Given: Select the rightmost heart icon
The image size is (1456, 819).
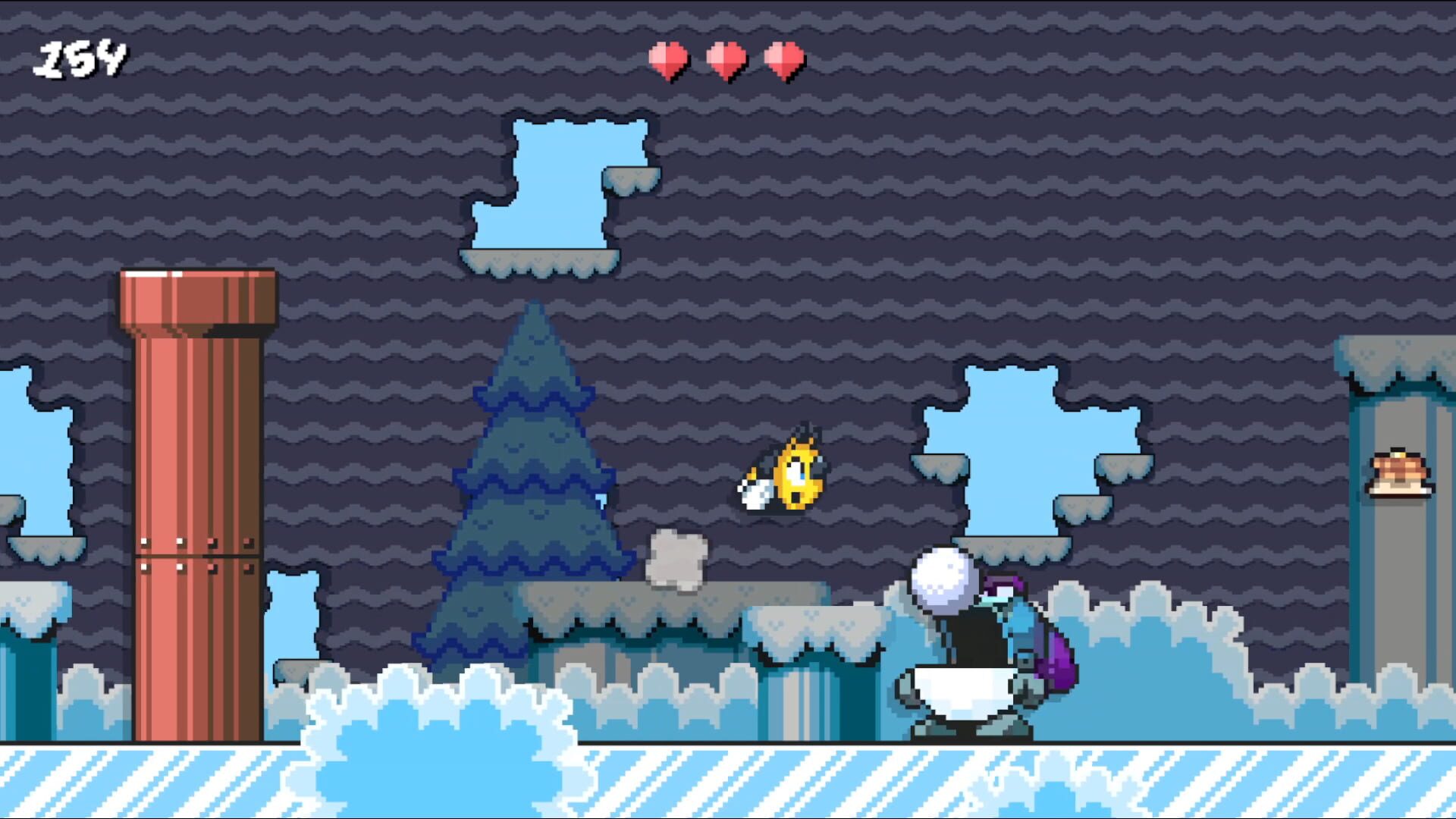Looking at the screenshot, I should (781, 59).
